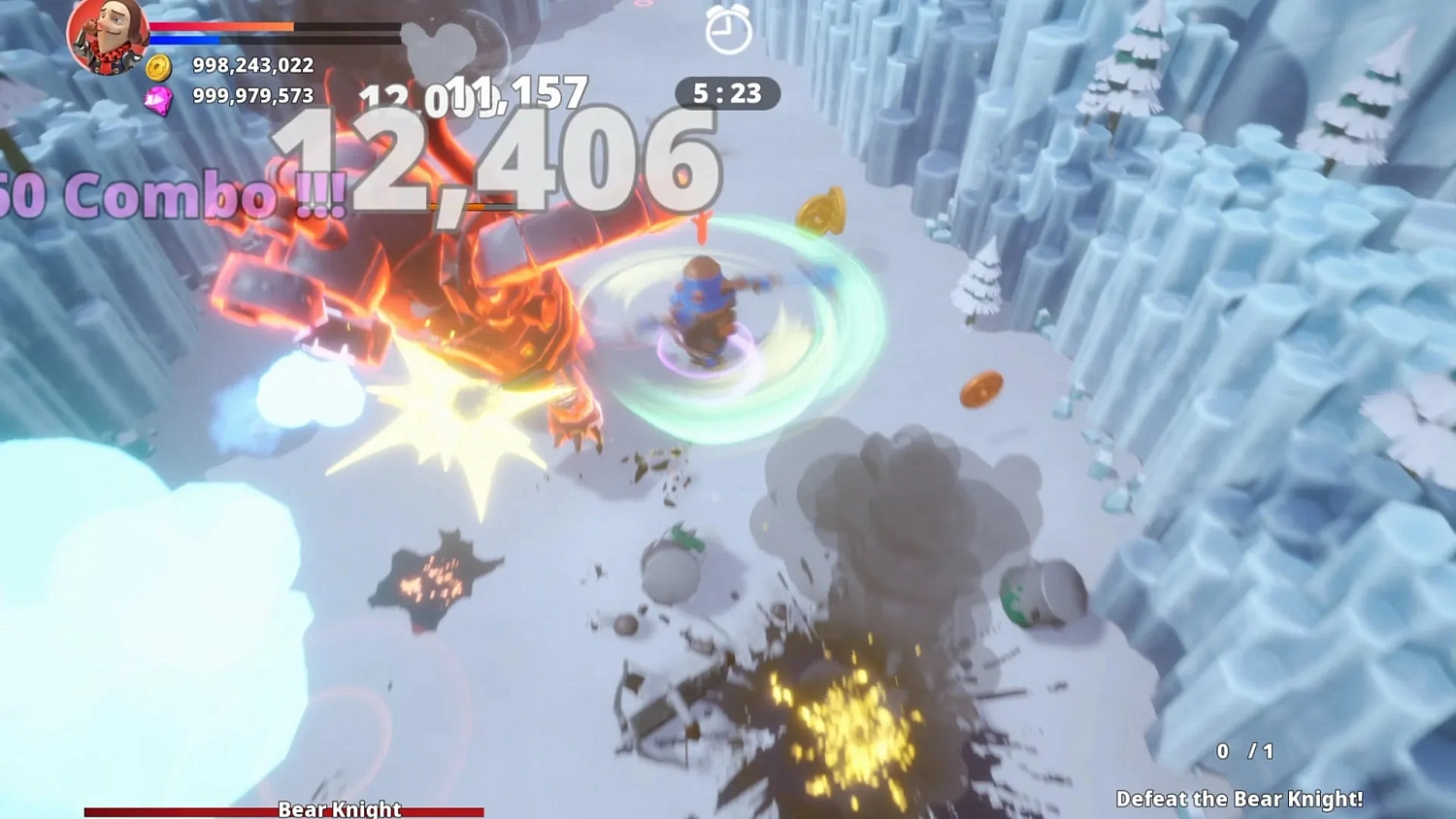Click the 0 / 1 quest progress counter
1456x819 pixels.
point(1243,750)
